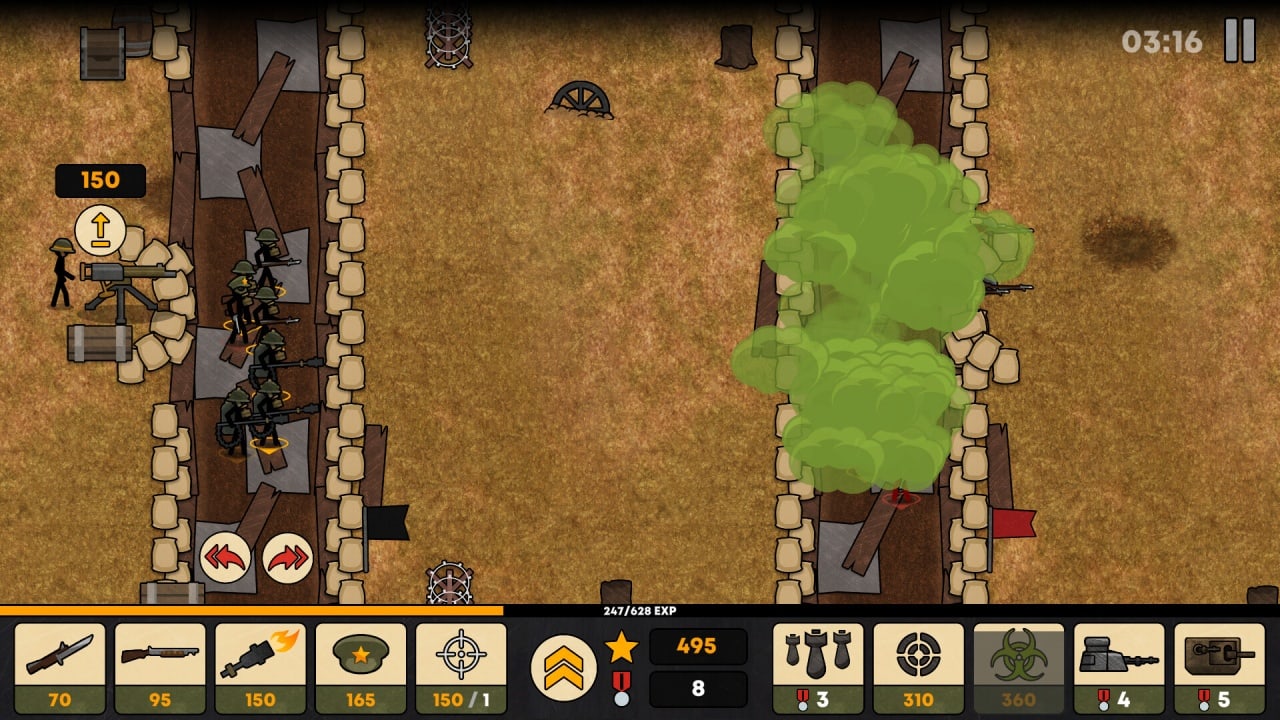Buy the bayonet rifle unit for 70
This screenshot has width=1280, height=720.
tap(60, 668)
